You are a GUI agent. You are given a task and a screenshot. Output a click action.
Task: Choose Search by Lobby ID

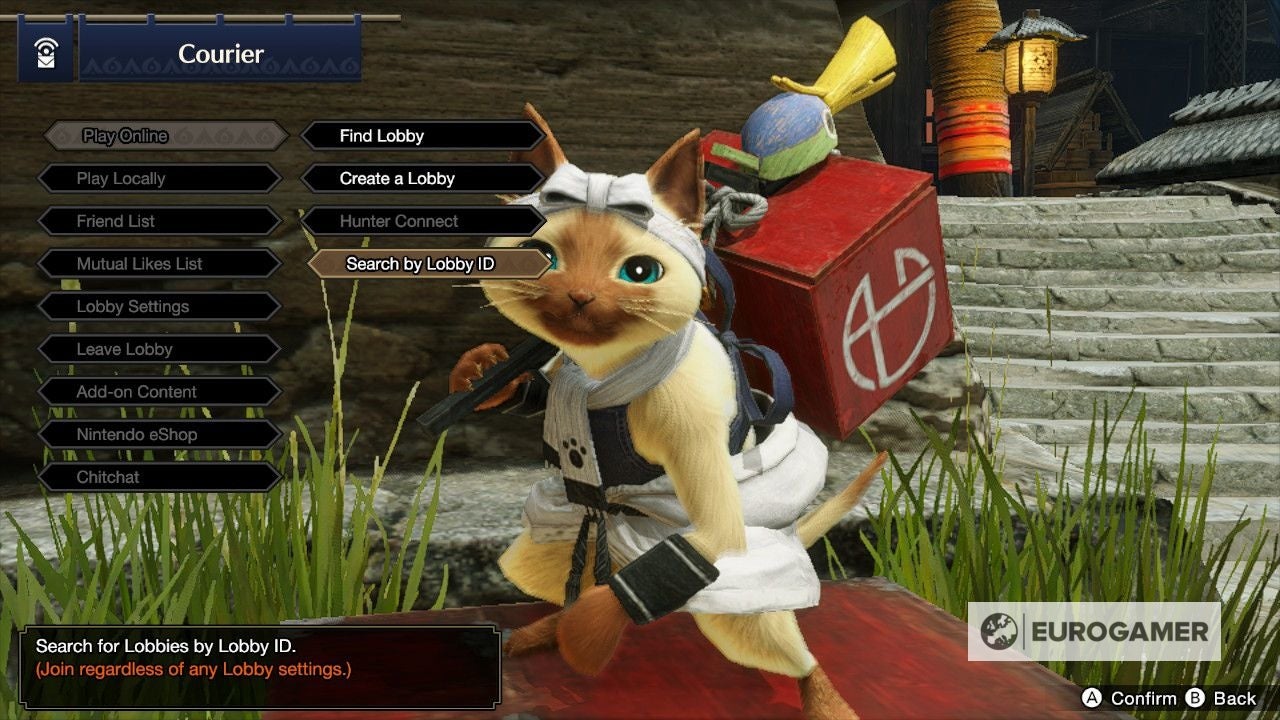(430, 264)
